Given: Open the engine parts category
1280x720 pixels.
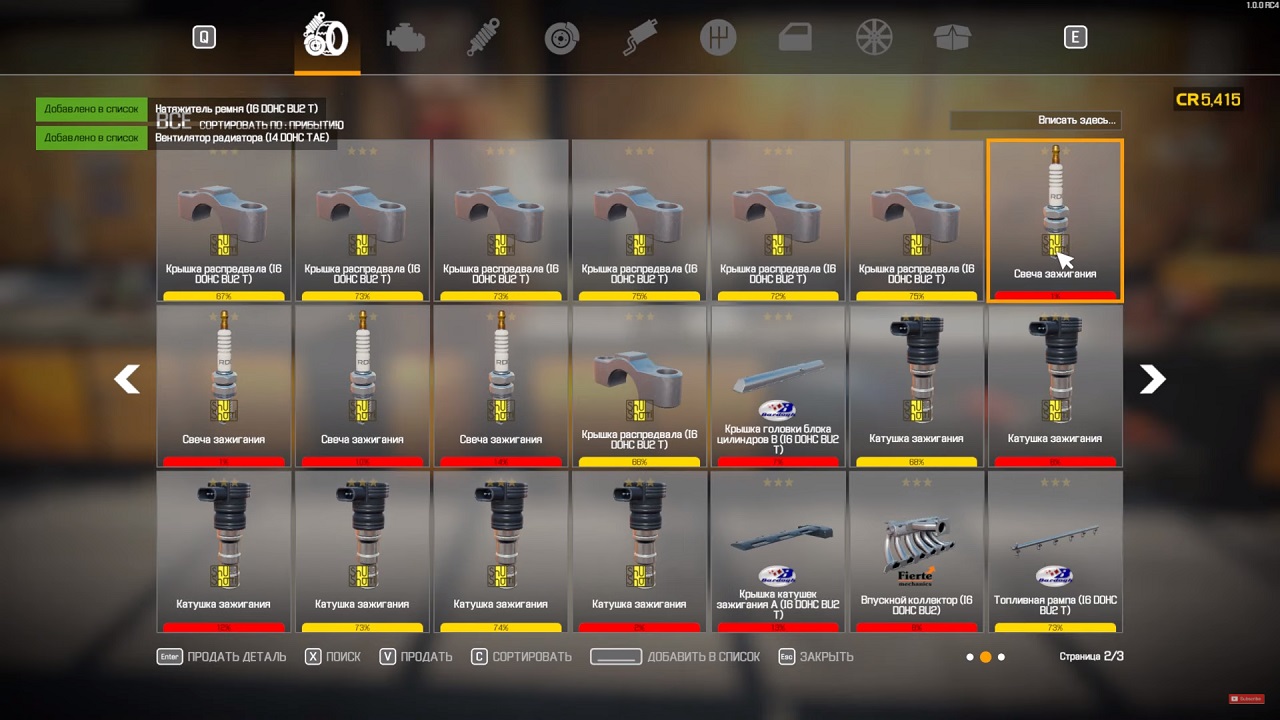Looking at the screenshot, I should [404, 37].
